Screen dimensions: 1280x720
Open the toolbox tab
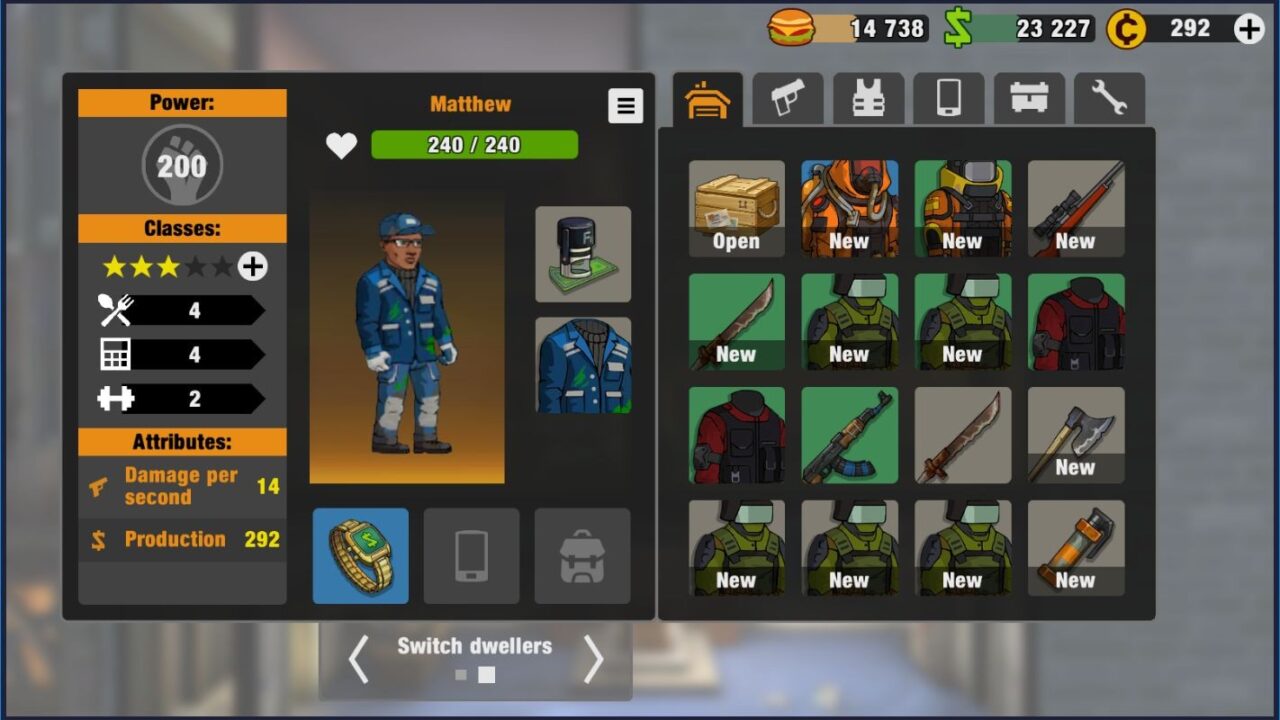[x=1029, y=99]
